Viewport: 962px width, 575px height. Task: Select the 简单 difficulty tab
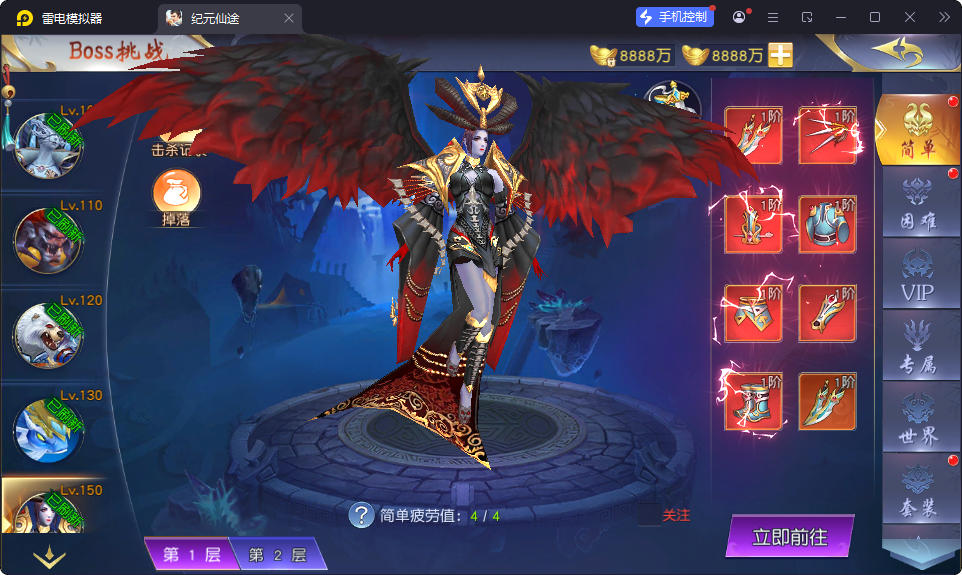pyautogui.click(x=917, y=132)
